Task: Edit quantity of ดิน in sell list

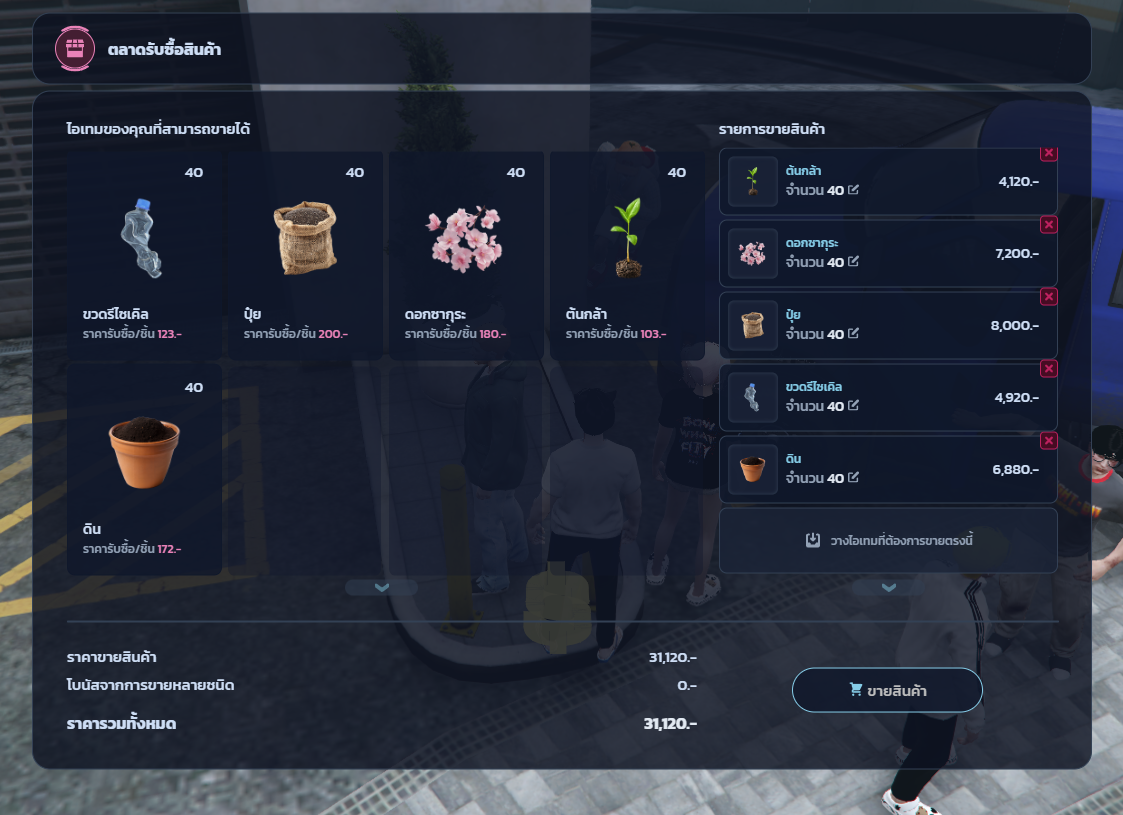Action: (853, 478)
